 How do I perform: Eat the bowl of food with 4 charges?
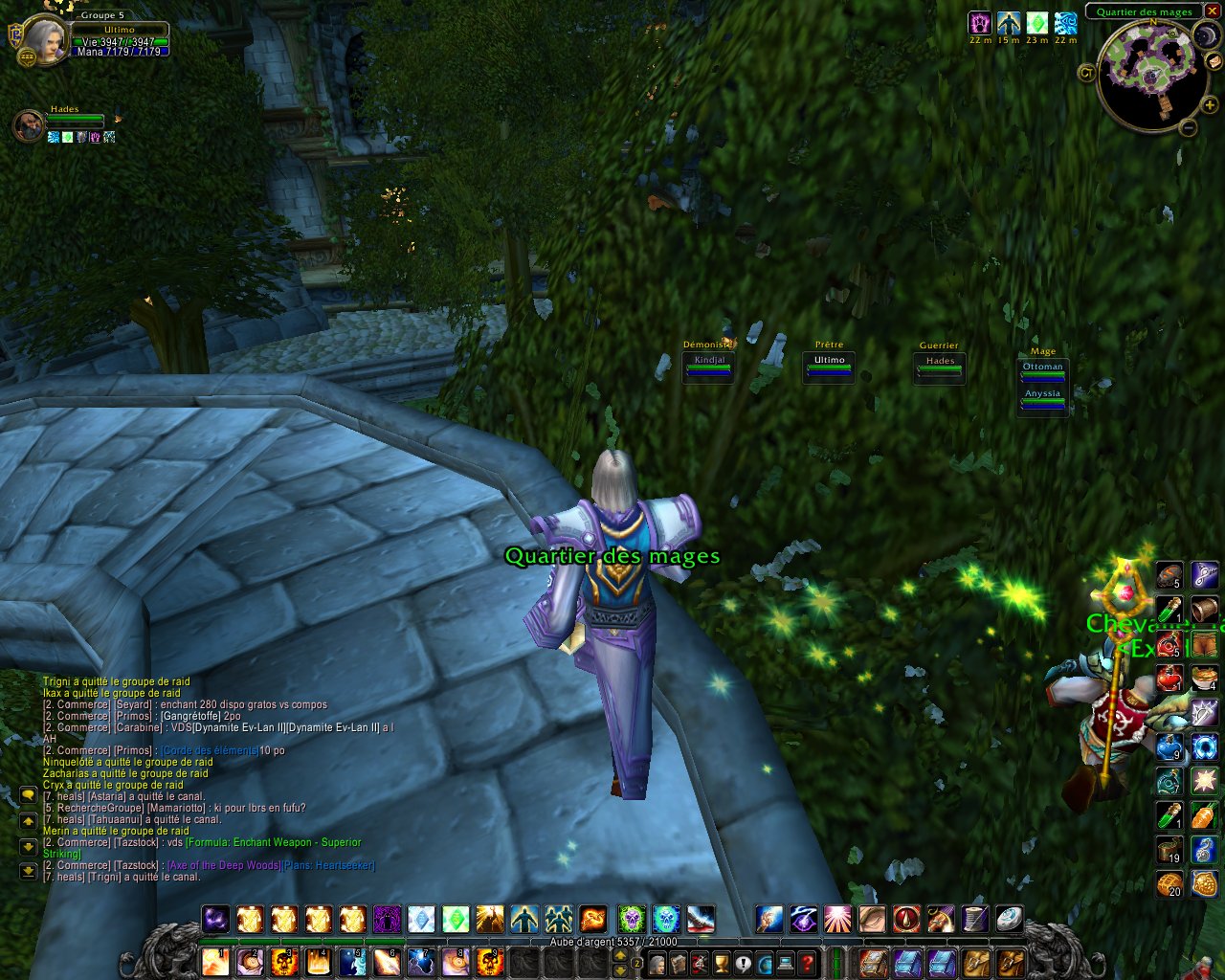point(1205,678)
